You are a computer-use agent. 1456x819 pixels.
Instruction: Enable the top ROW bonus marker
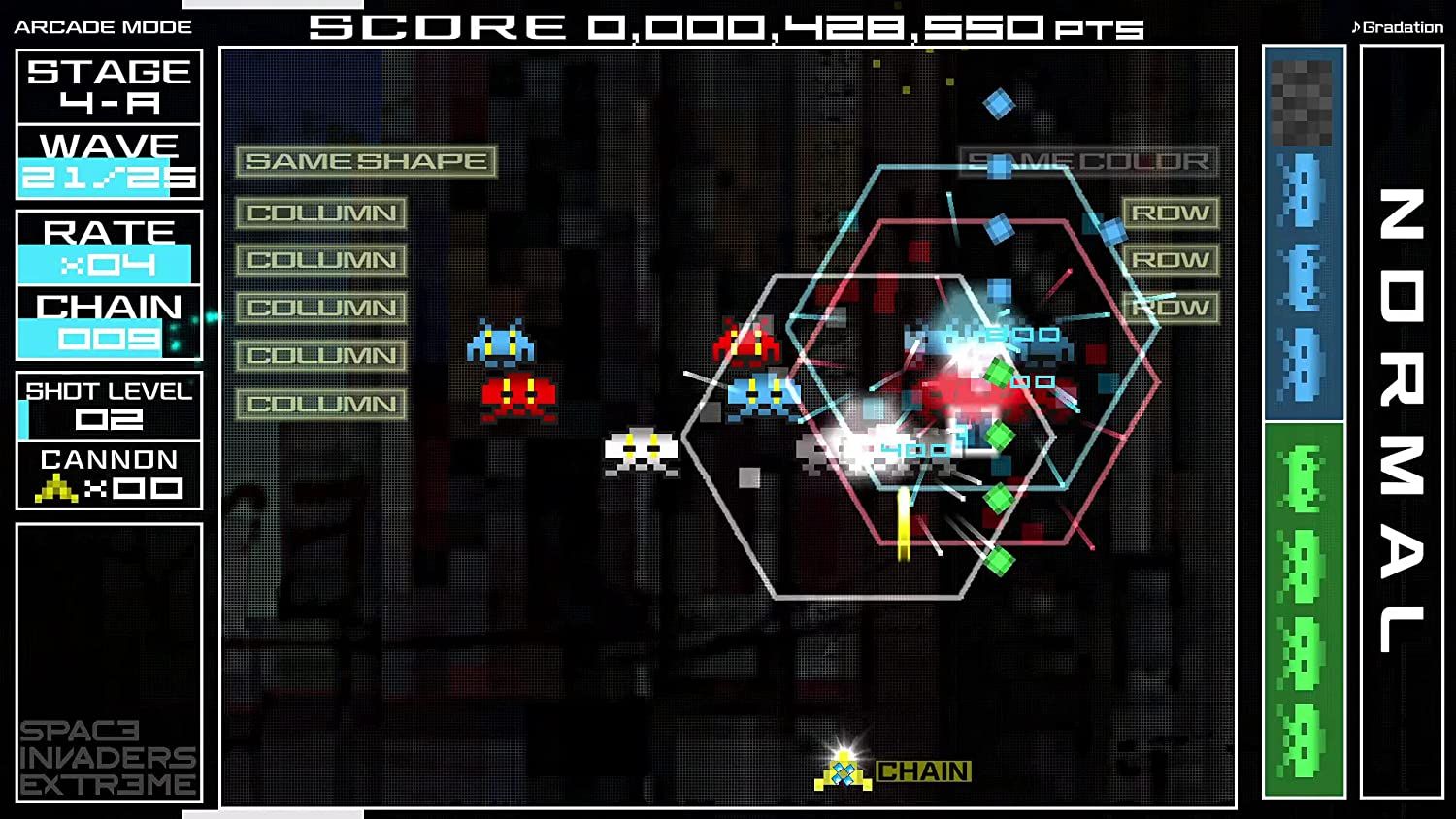tap(1171, 213)
